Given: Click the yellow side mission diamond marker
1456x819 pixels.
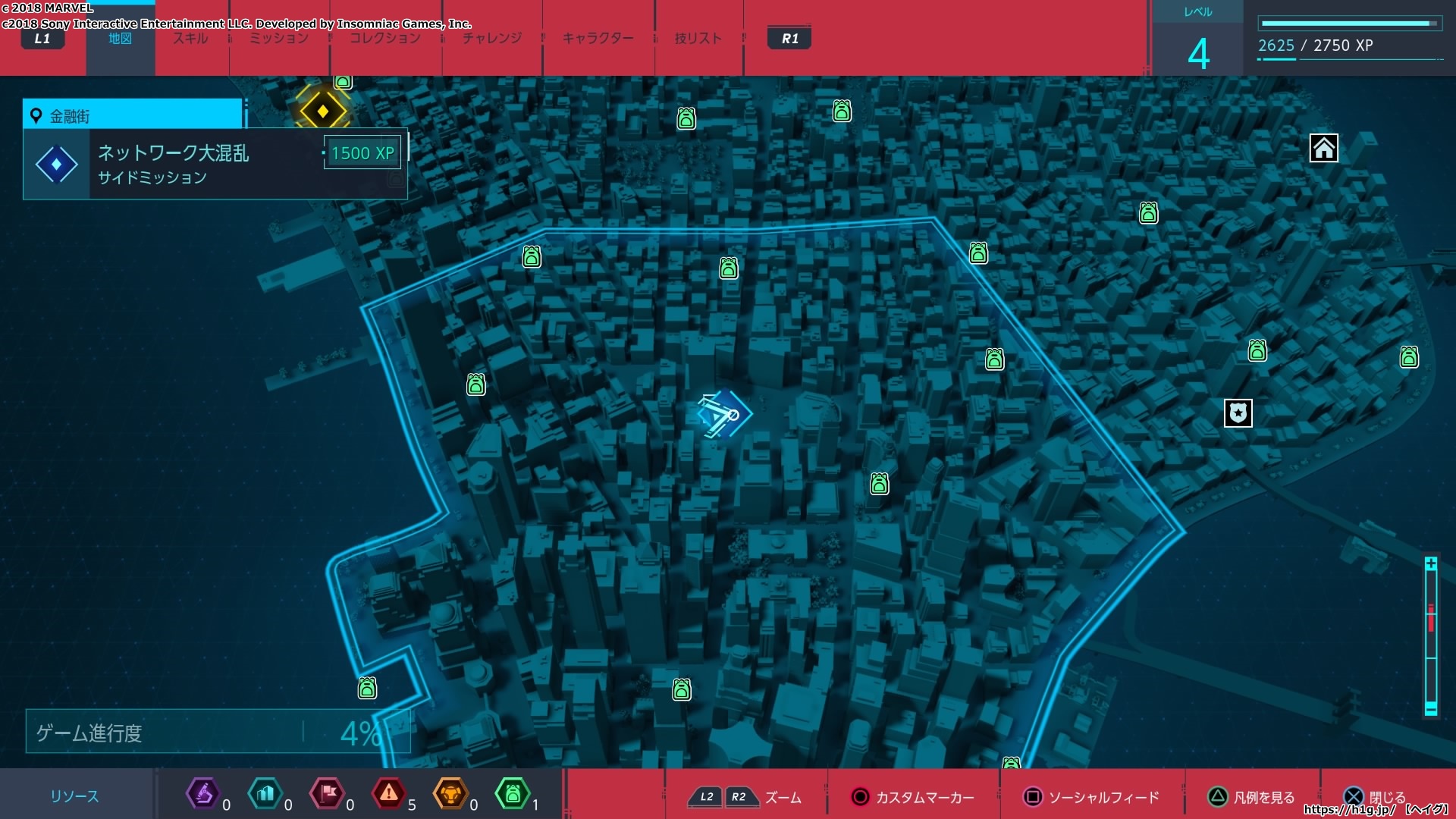Looking at the screenshot, I should point(323,111).
